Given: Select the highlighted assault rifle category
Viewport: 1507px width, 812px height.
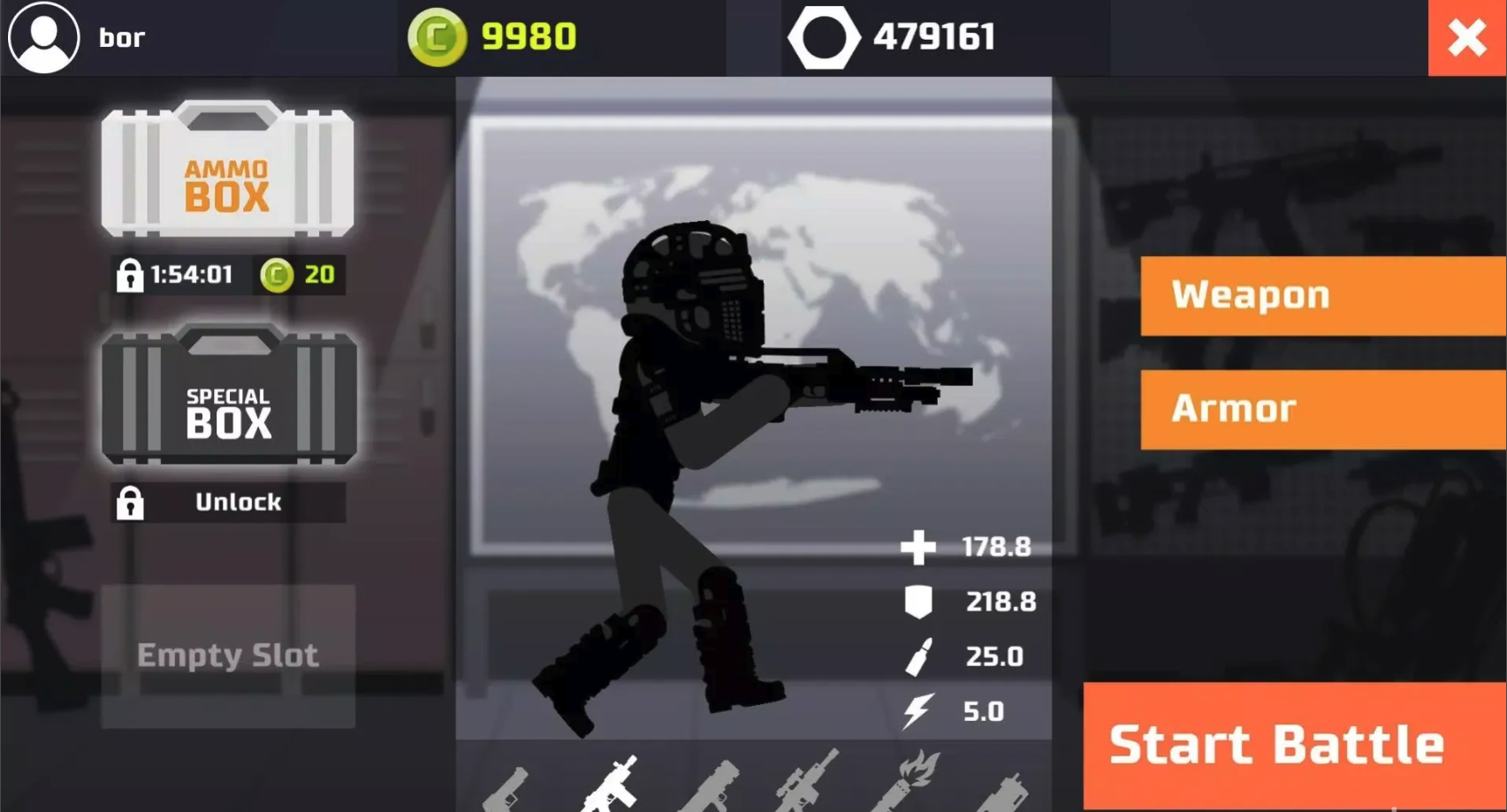Looking at the screenshot, I should [611, 785].
